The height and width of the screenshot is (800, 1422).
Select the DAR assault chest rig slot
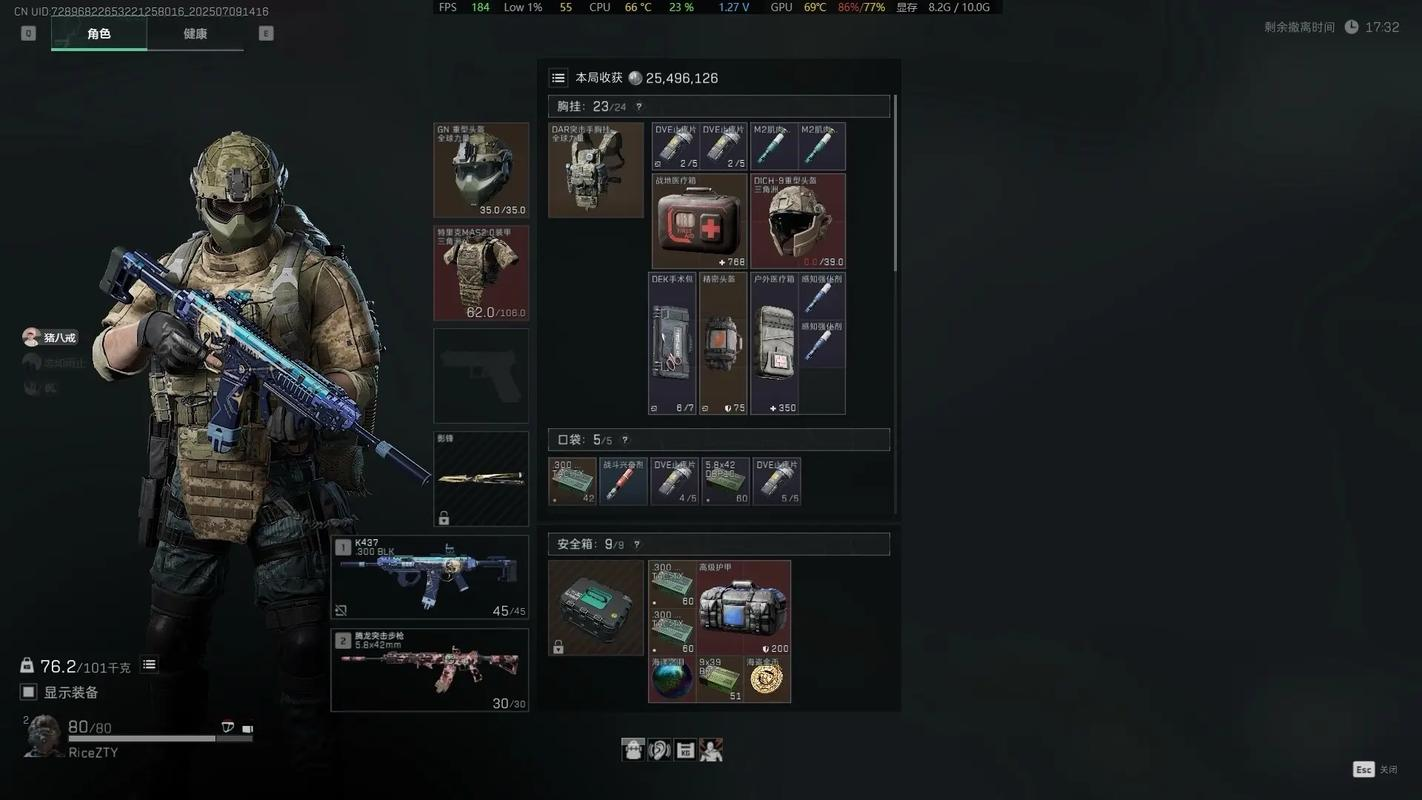click(596, 170)
